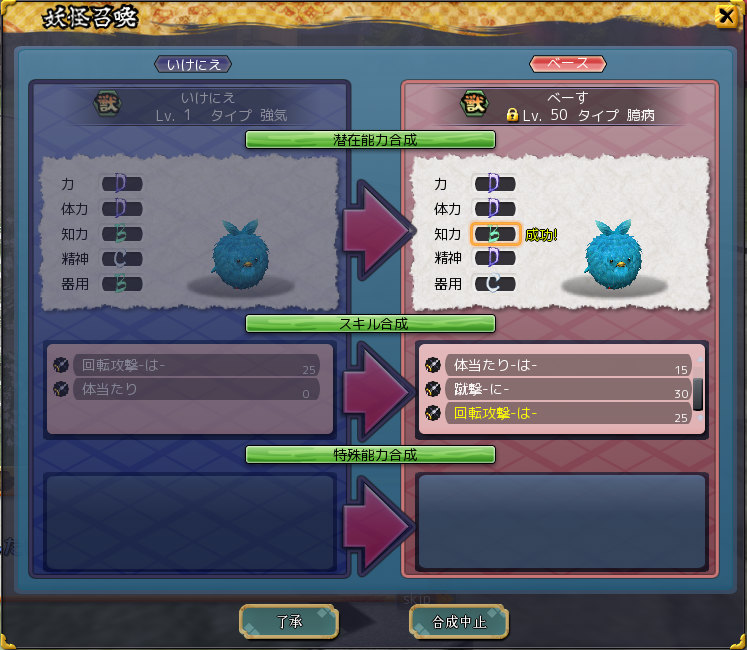Click the highlighted 知力 rank on base

coord(494,234)
